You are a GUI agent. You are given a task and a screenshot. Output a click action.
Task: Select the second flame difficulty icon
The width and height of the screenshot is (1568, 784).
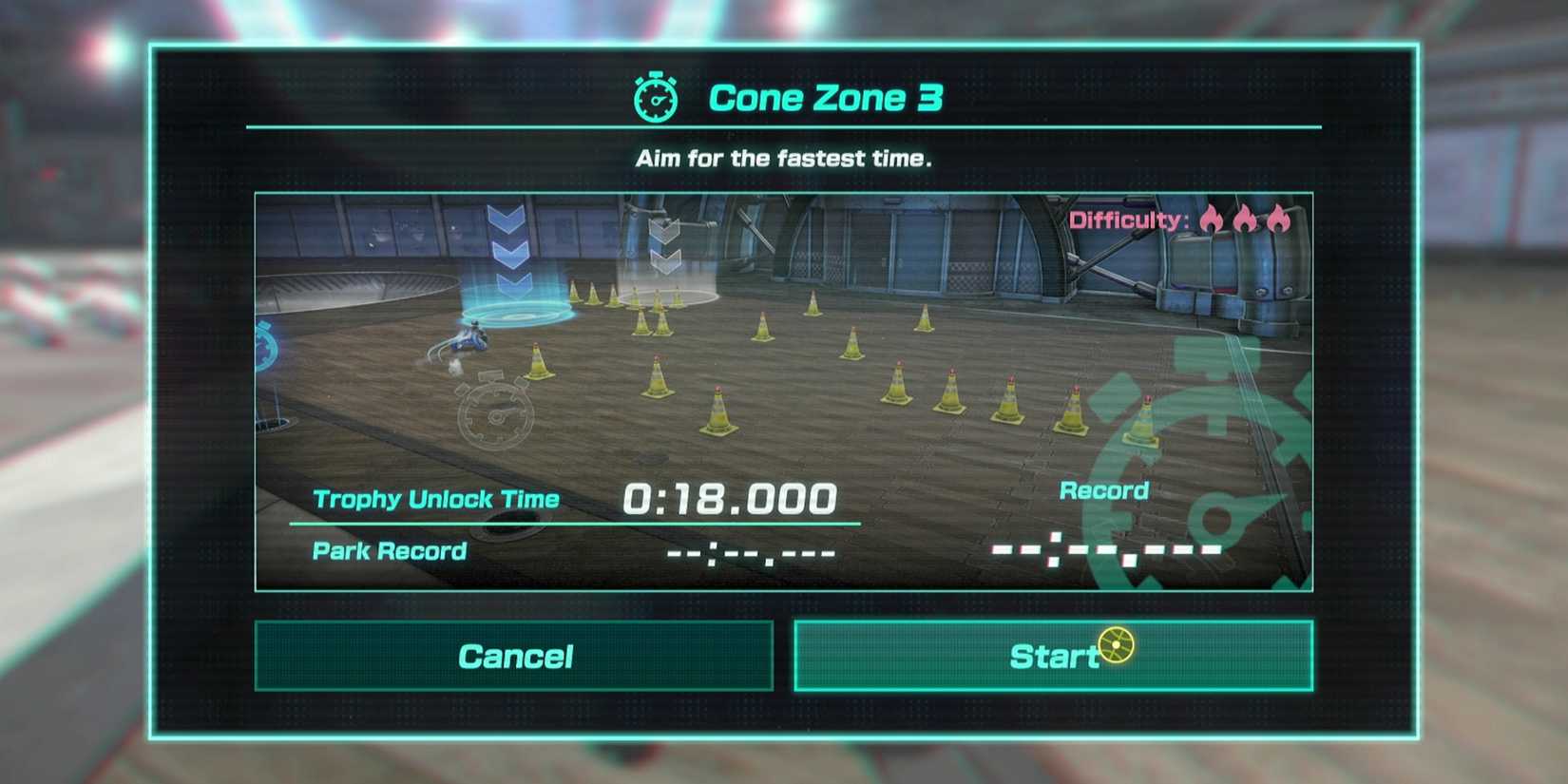(x=1245, y=220)
